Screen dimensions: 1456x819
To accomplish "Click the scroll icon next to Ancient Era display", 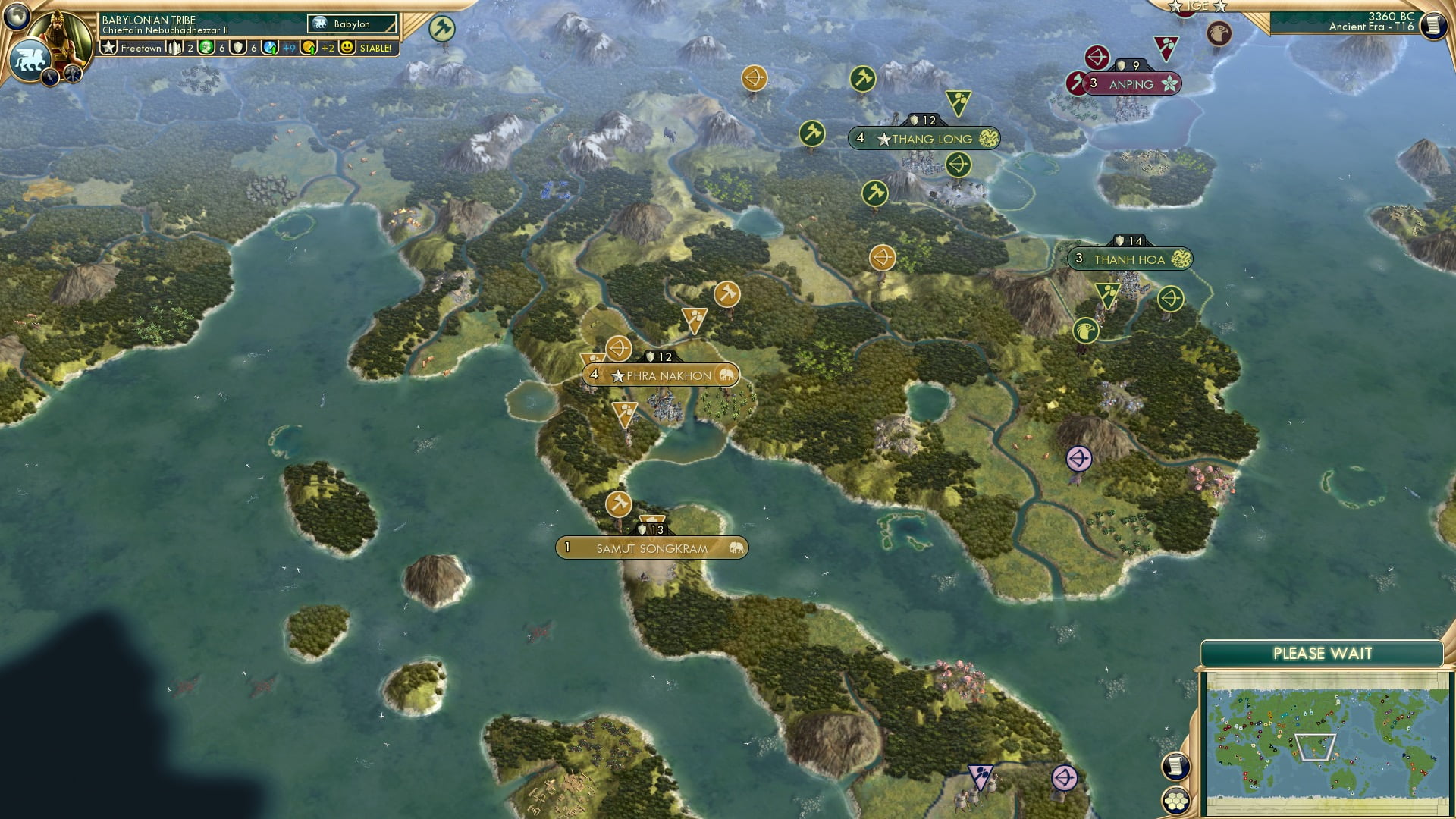I will click(x=1432, y=25).
